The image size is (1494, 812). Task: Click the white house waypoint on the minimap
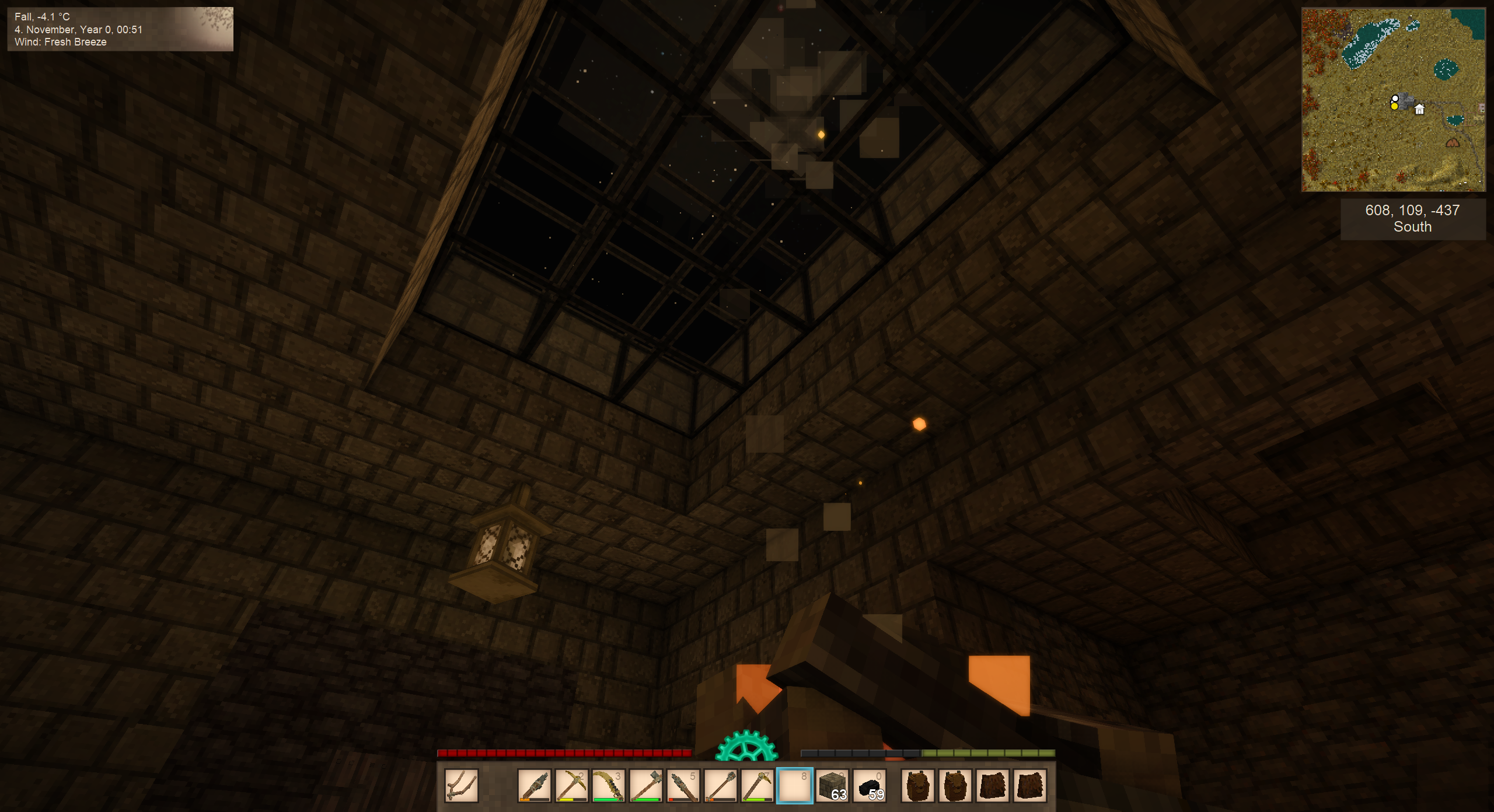1419,109
